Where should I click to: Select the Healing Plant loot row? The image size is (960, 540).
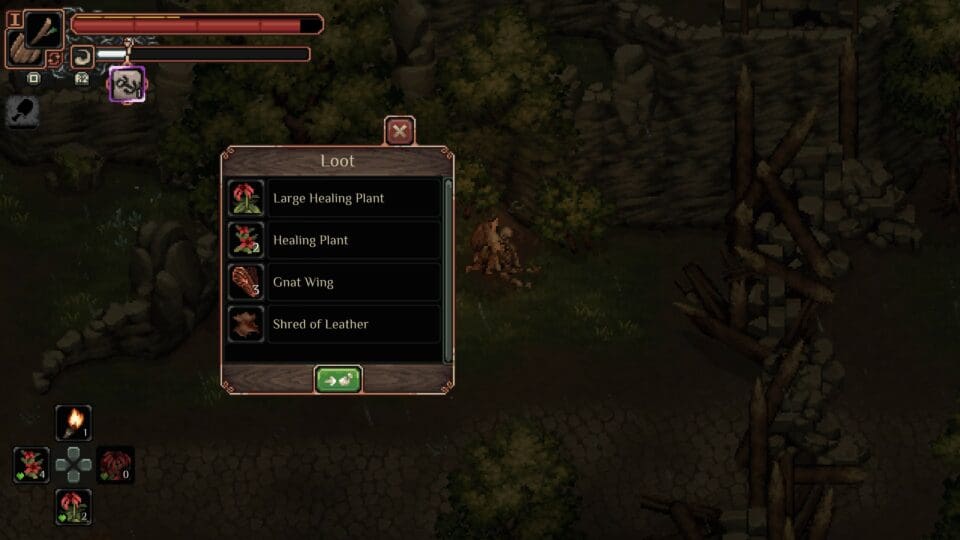334,240
